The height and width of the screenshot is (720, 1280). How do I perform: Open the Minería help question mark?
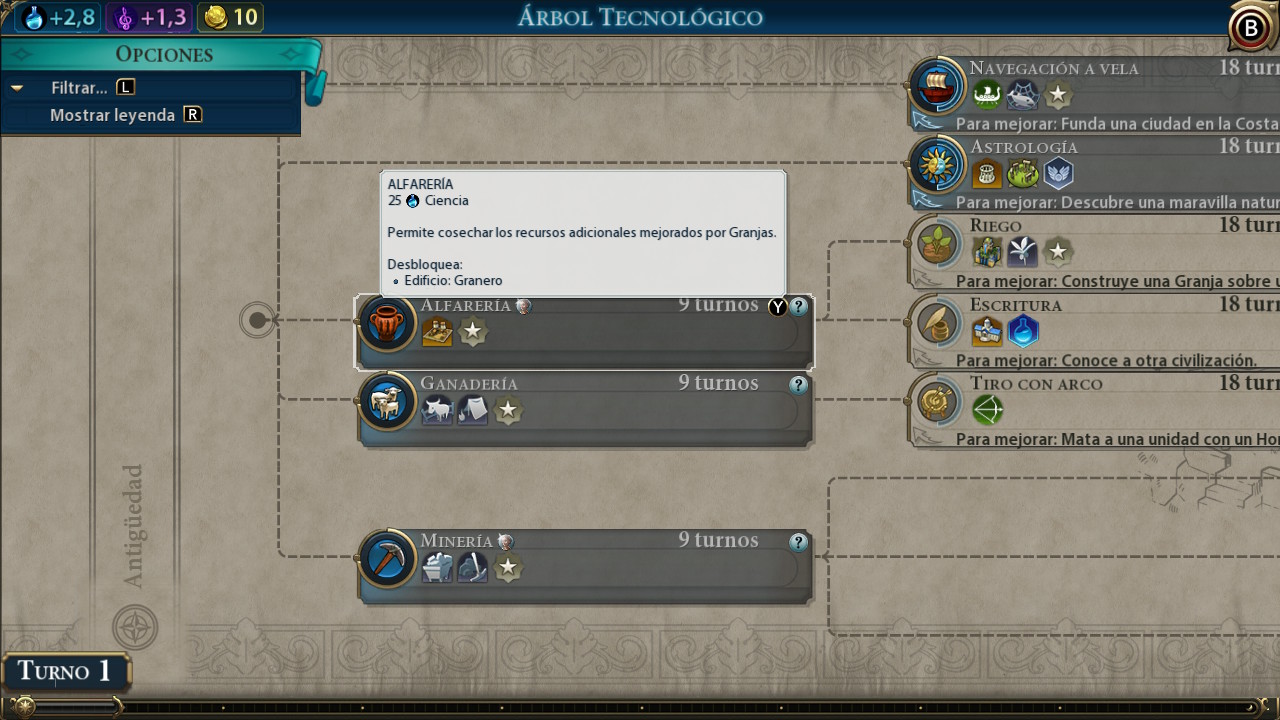coord(798,542)
